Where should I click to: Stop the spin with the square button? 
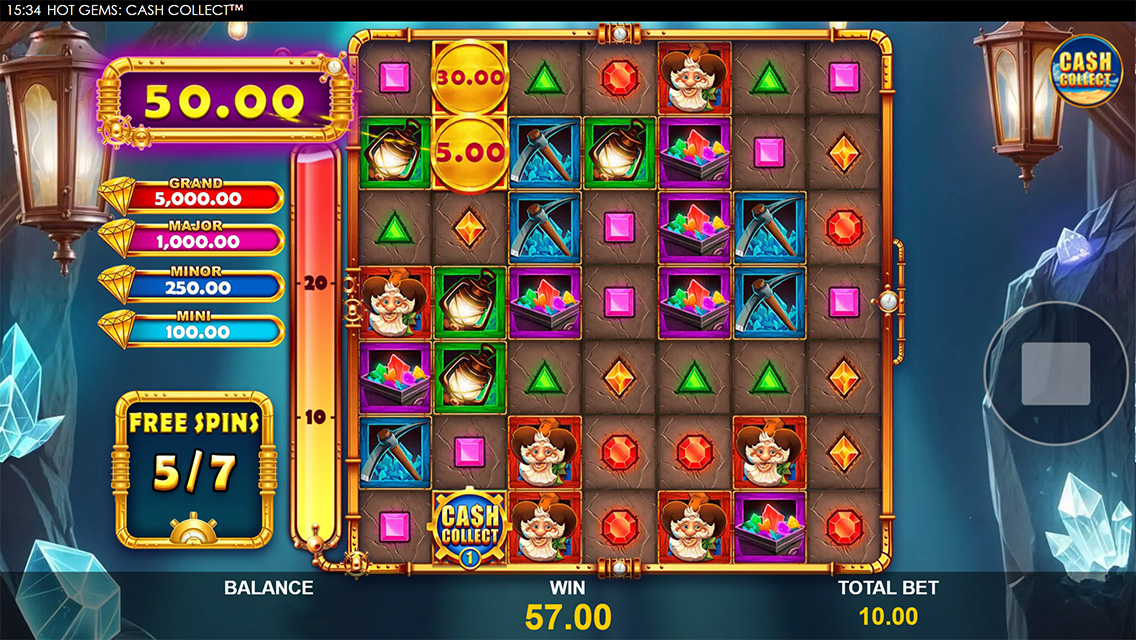pos(1055,374)
